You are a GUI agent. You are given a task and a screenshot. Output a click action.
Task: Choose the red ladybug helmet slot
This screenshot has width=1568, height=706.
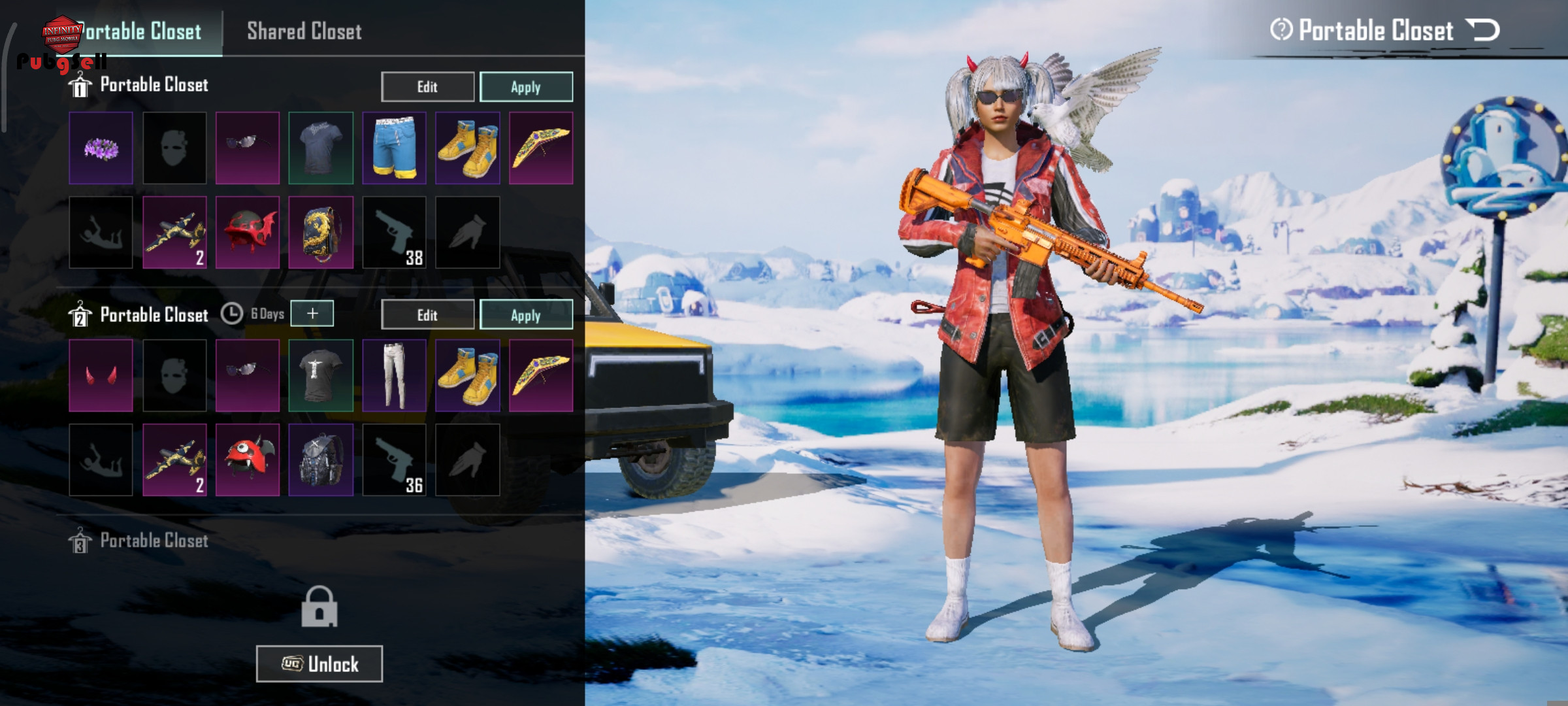click(x=248, y=460)
